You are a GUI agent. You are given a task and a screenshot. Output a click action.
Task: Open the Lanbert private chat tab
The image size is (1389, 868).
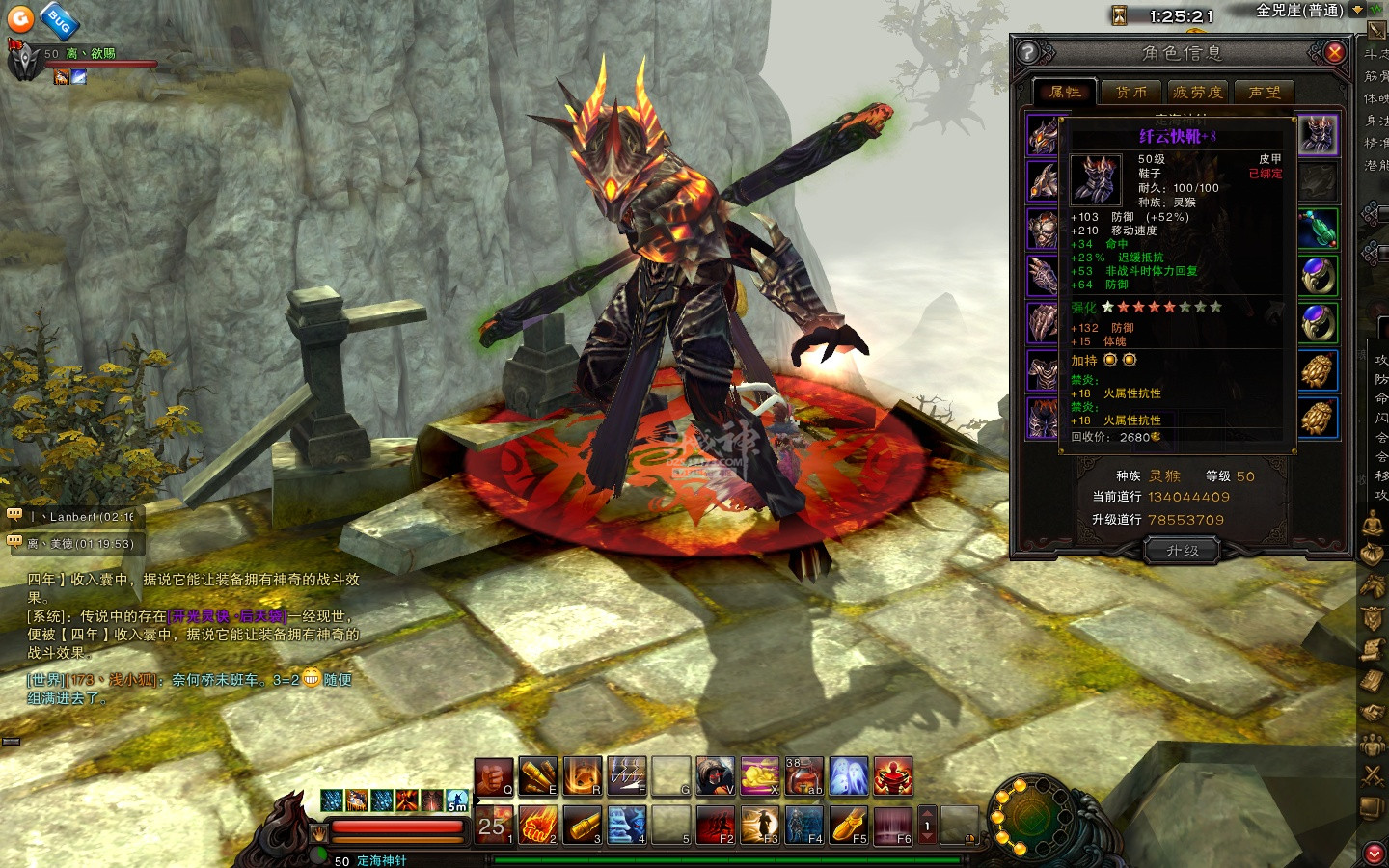coord(75,517)
